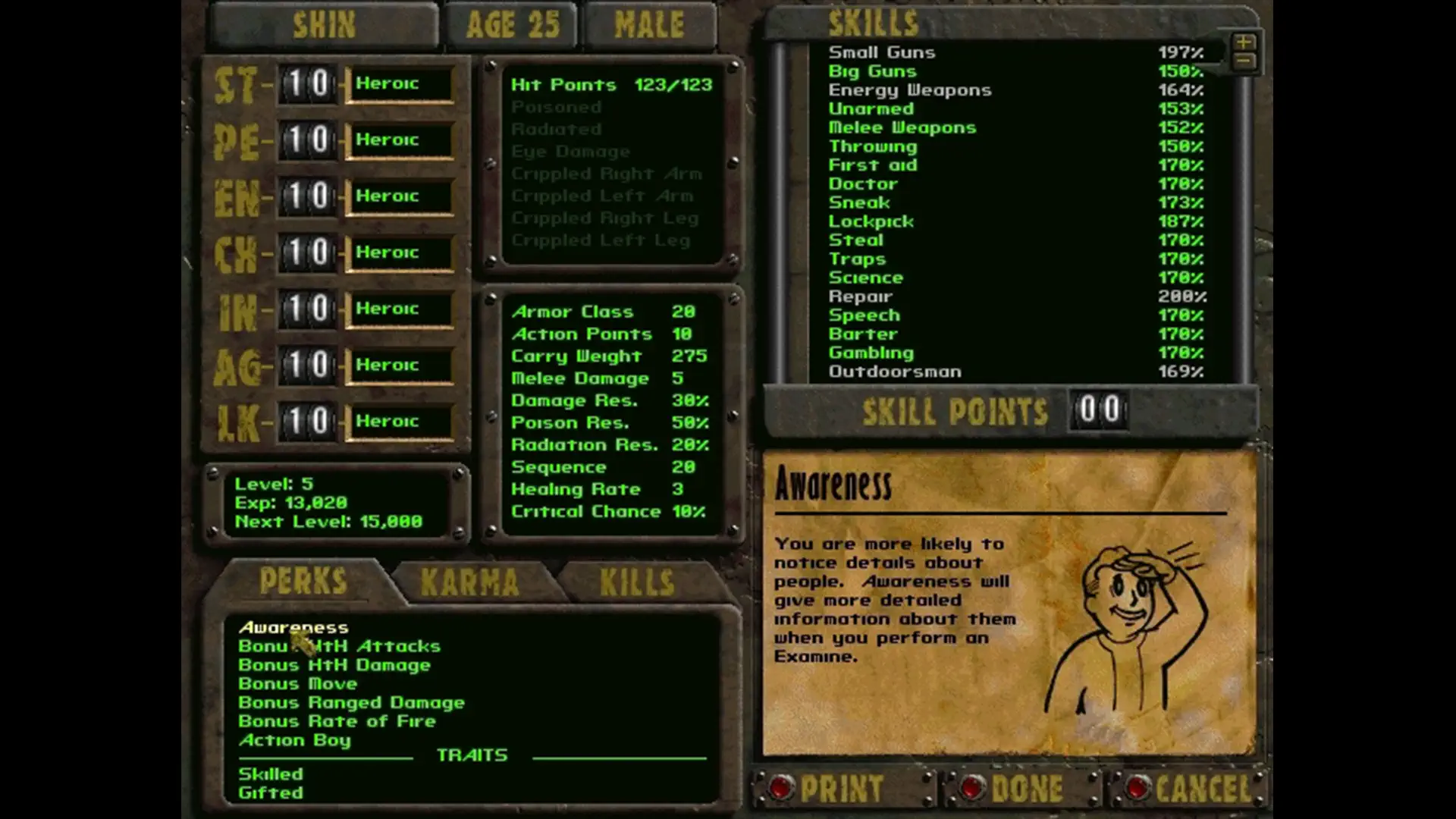
Task: Click the MALE gender button
Action: 648,23
